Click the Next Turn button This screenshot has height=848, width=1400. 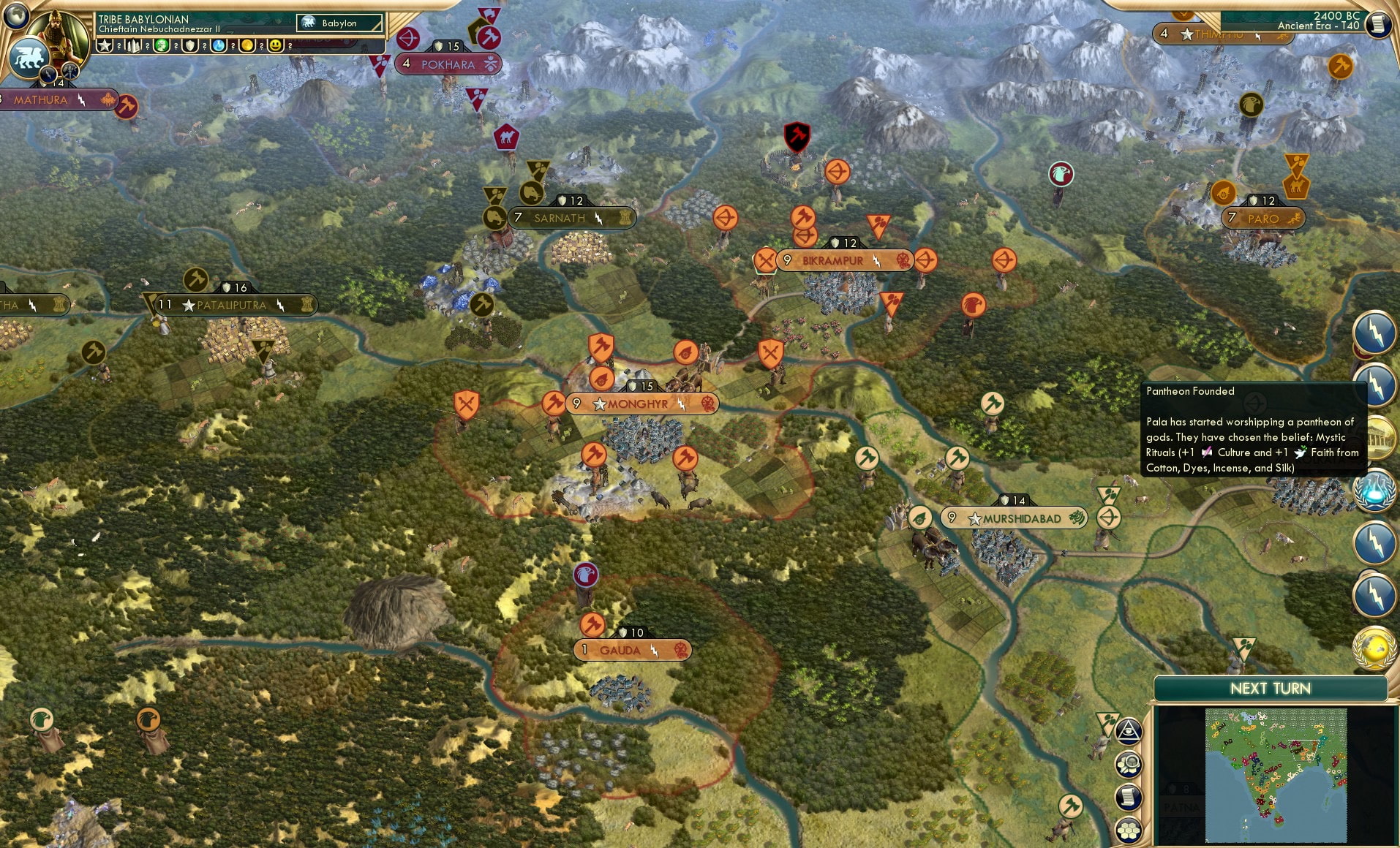pos(1271,688)
